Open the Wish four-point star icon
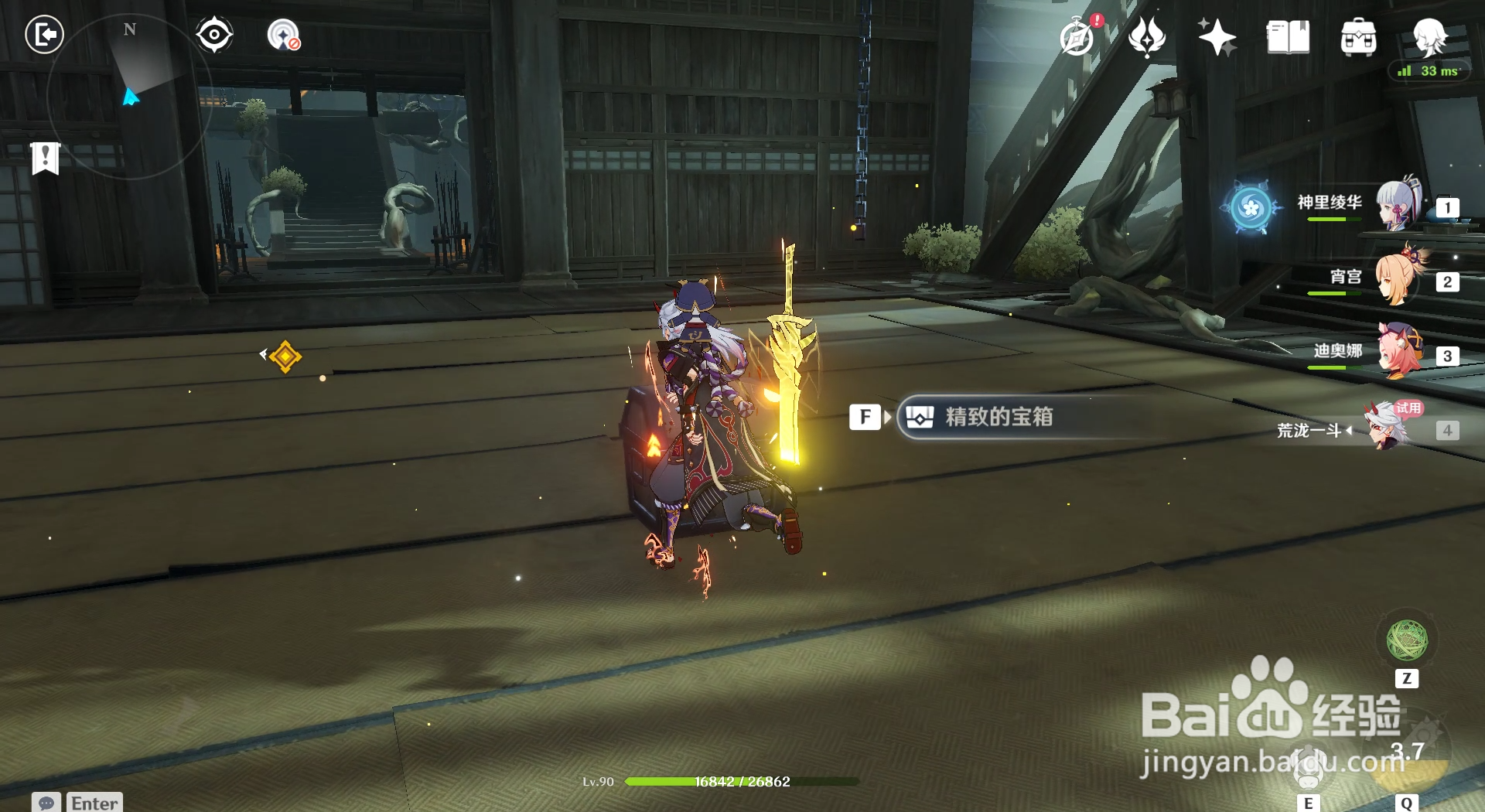Image resolution: width=1485 pixels, height=812 pixels. tap(1217, 37)
